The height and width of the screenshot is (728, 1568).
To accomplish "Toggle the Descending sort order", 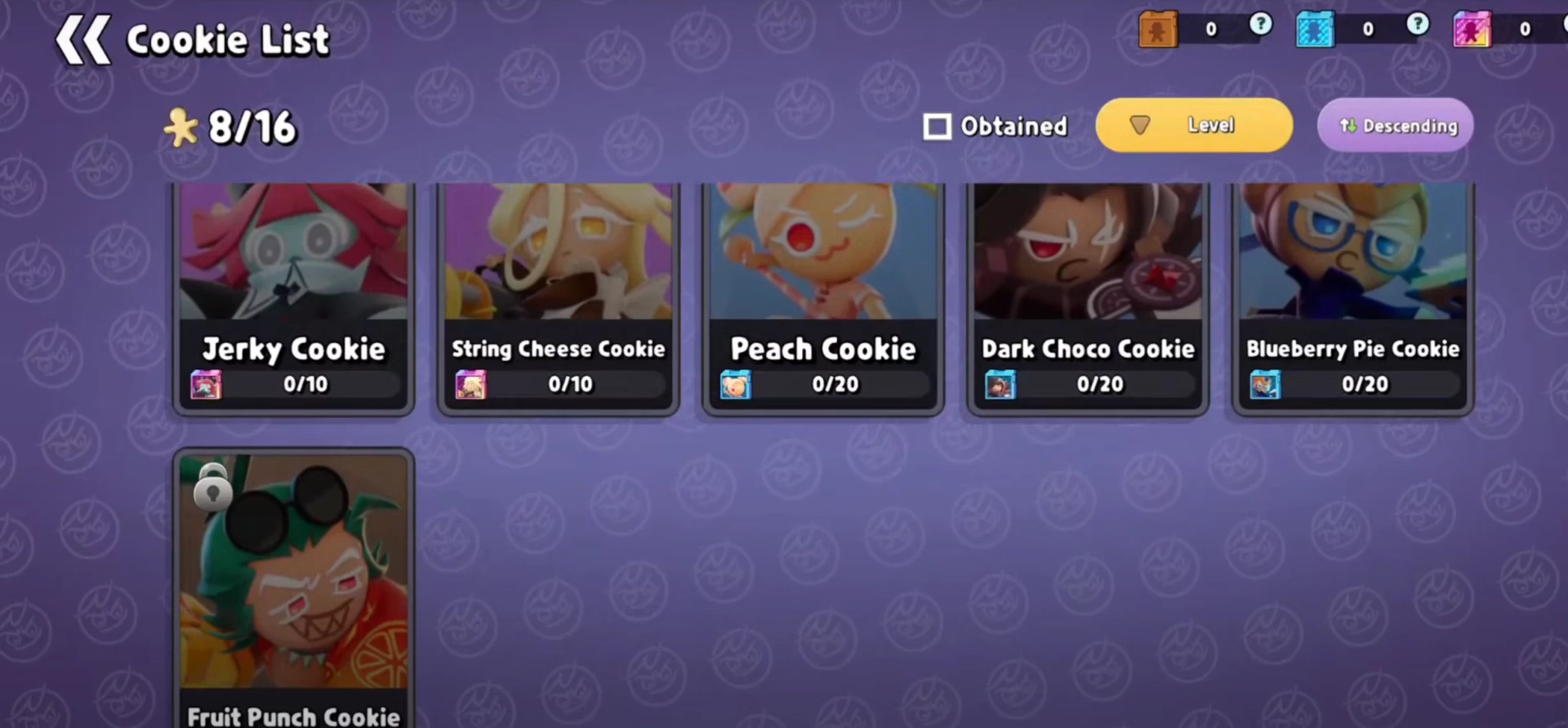I will [x=1395, y=125].
